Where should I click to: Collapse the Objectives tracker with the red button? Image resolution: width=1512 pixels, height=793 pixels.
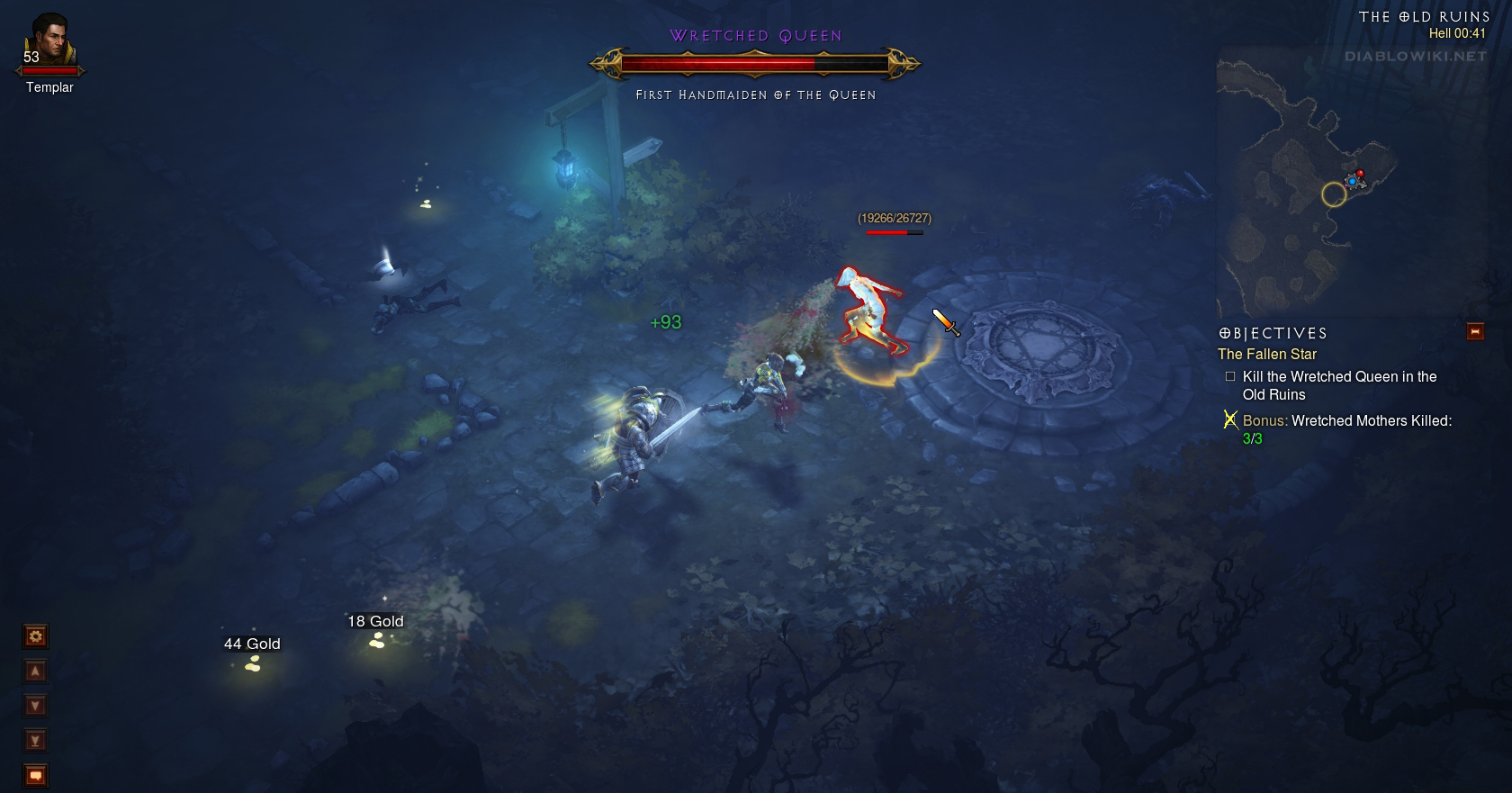click(1475, 331)
